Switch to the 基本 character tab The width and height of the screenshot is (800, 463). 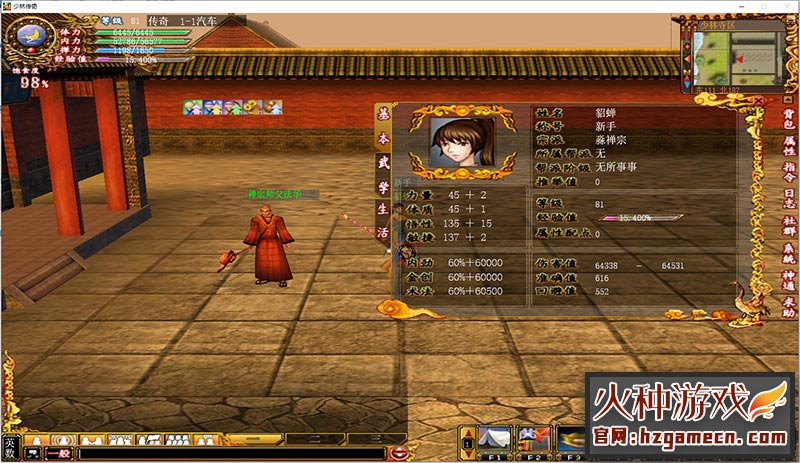(383, 124)
